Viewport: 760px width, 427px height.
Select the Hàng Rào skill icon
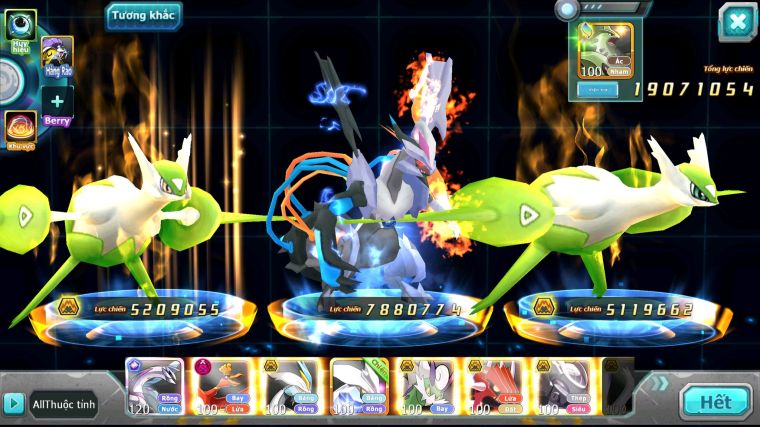pos(57,57)
